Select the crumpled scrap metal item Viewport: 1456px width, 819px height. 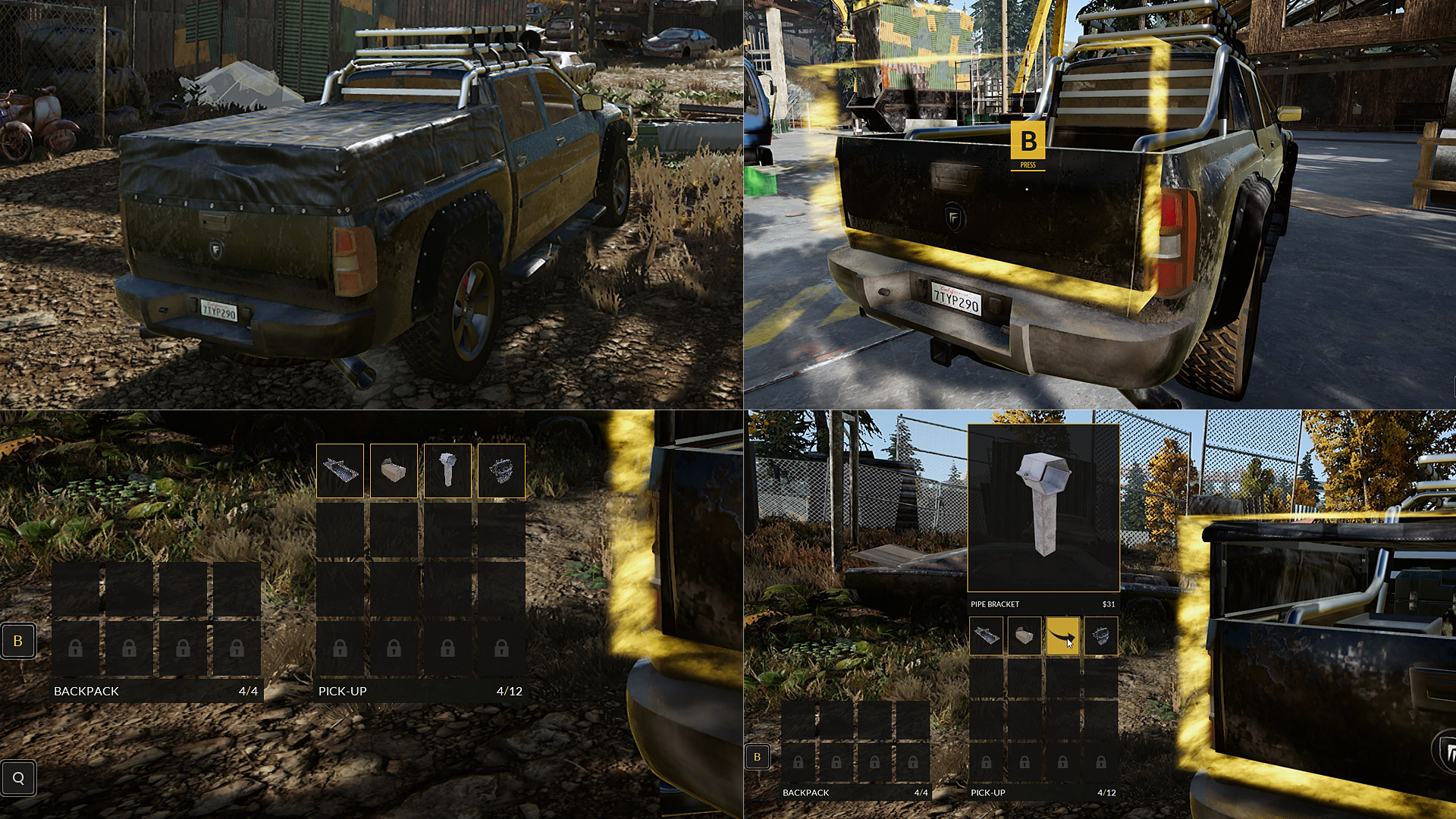point(500,470)
